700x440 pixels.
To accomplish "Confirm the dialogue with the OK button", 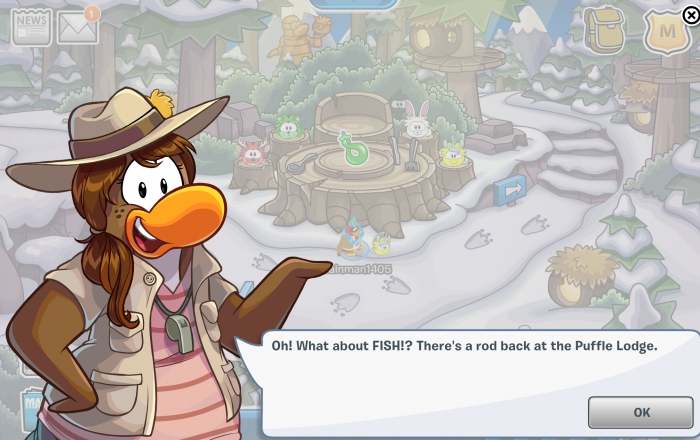I will coord(641,412).
